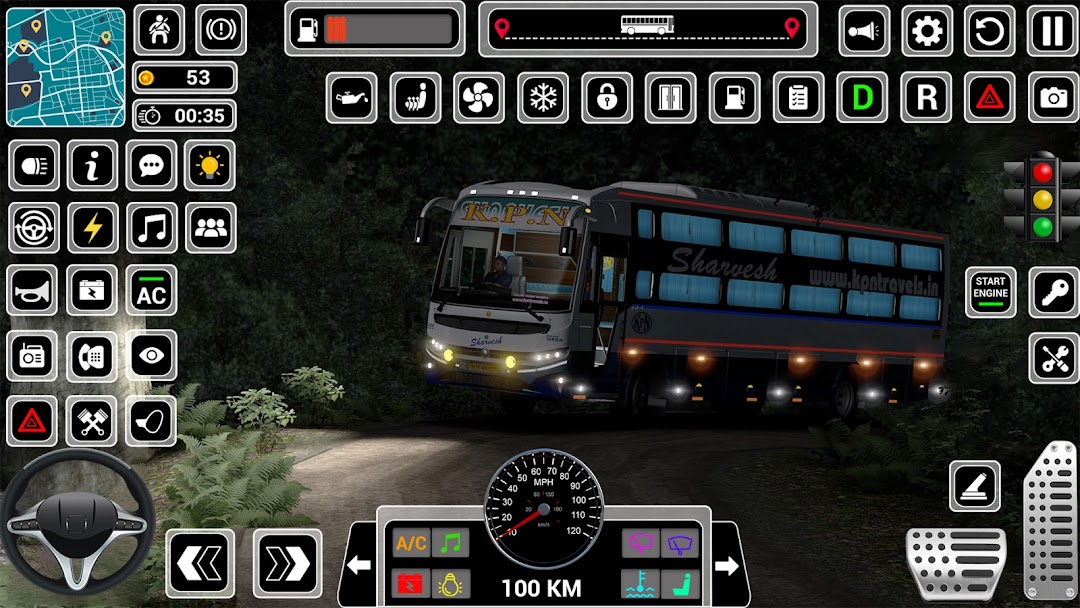Image resolution: width=1080 pixels, height=608 pixels.
Task: Pause the game
Action: pyautogui.click(x=1052, y=31)
